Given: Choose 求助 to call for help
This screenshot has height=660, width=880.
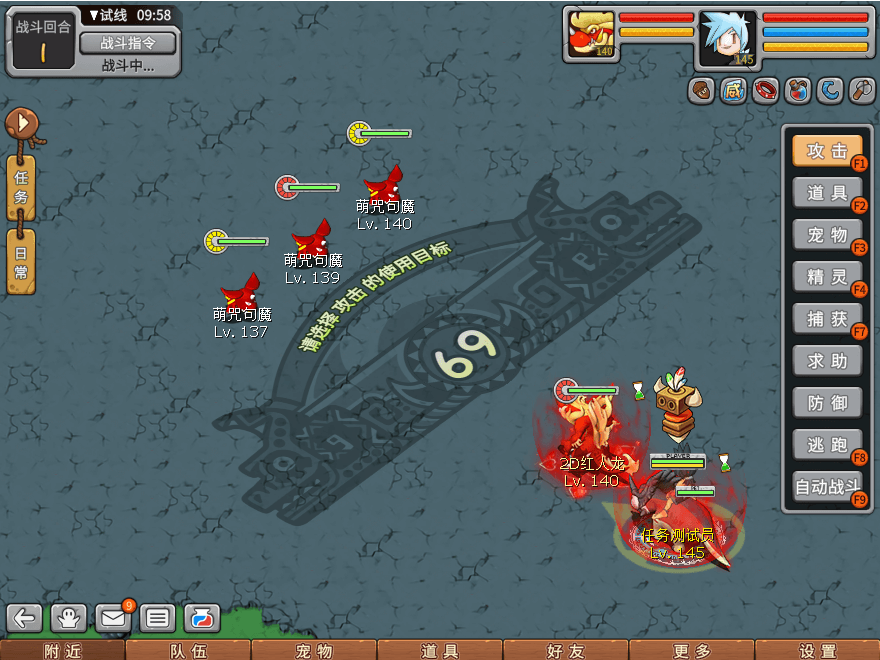Looking at the screenshot, I should pos(827,361).
